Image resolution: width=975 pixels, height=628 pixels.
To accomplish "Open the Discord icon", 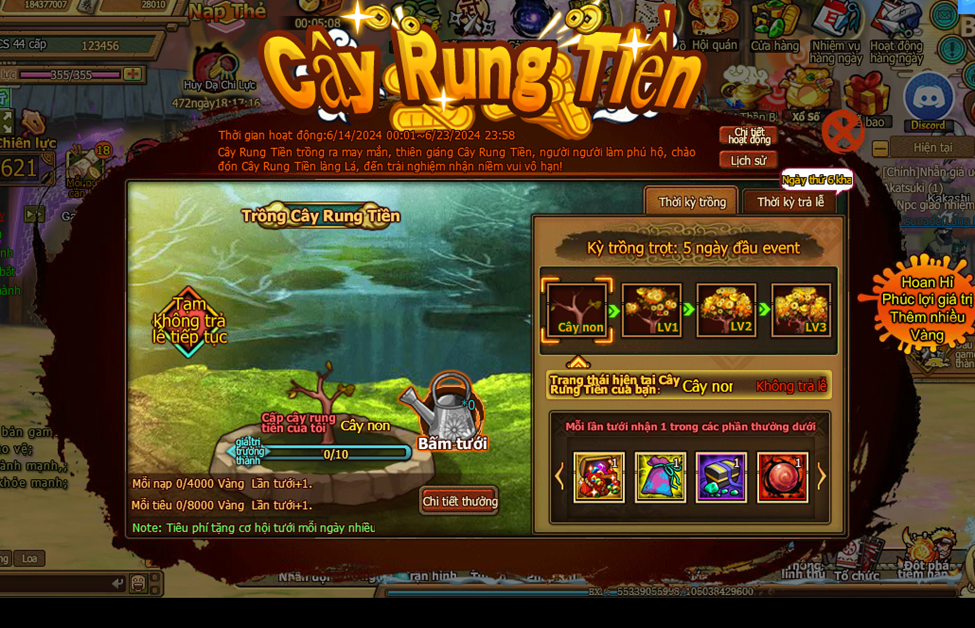I will (x=928, y=102).
